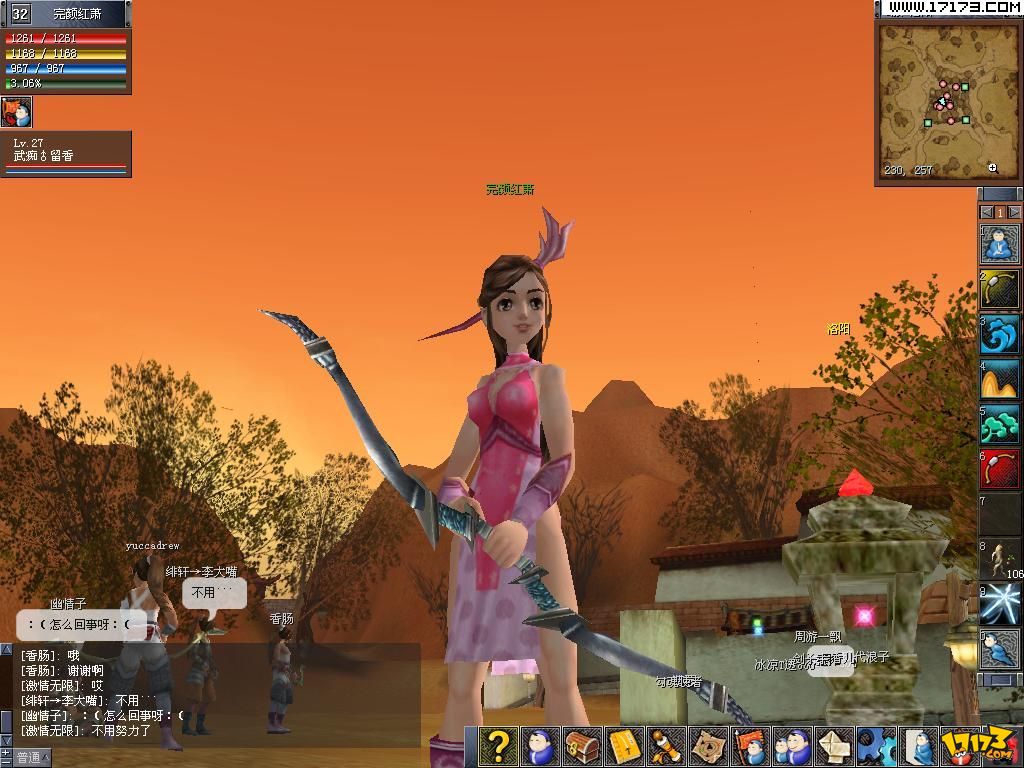
Task: Use the blue wave skill in slot 3
Action: point(999,335)
